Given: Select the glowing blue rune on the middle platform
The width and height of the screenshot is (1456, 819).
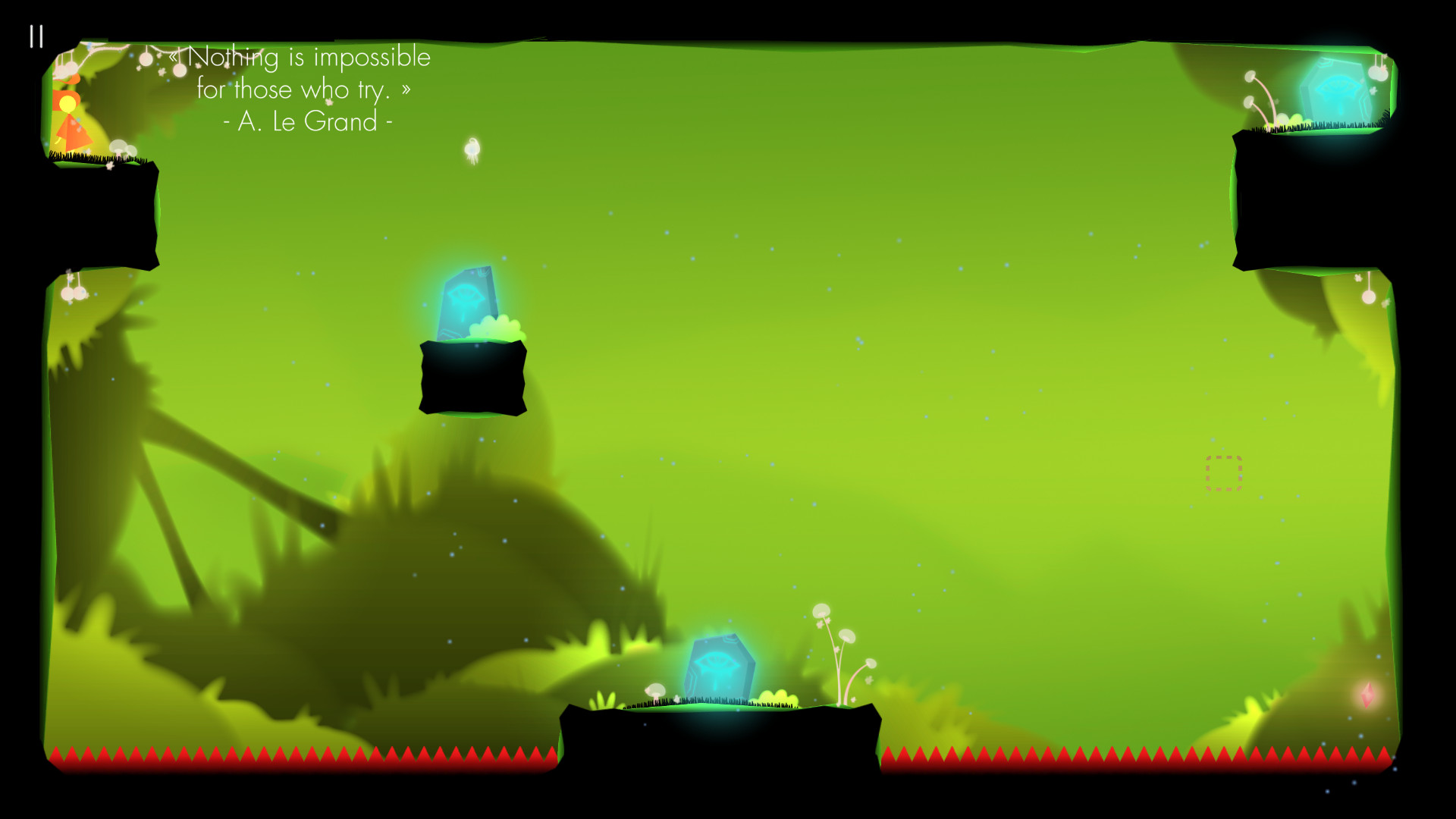Looking at the screenshot, I should point(466,303).
